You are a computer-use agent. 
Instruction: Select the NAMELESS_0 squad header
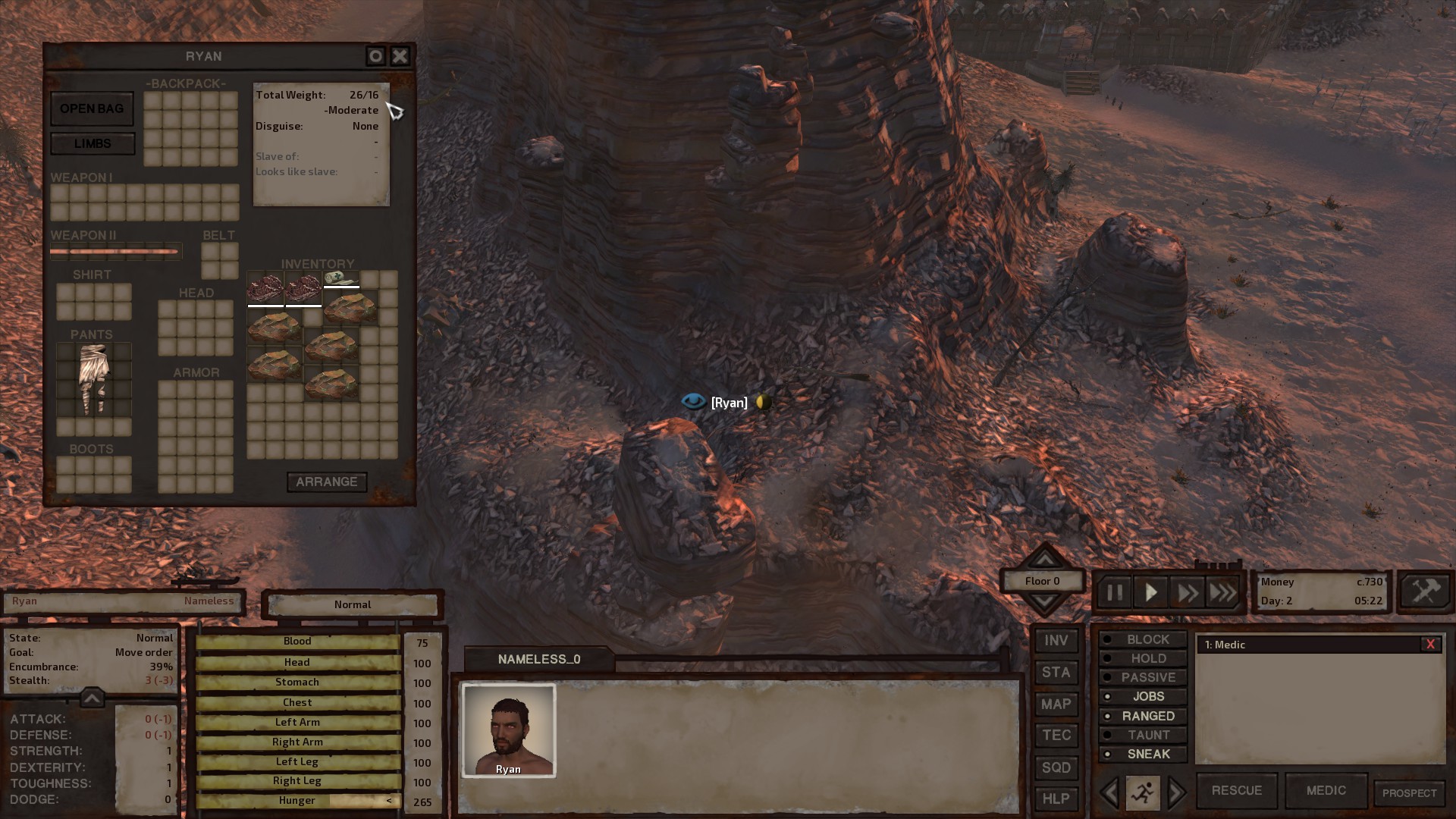[x=539, y=659]
